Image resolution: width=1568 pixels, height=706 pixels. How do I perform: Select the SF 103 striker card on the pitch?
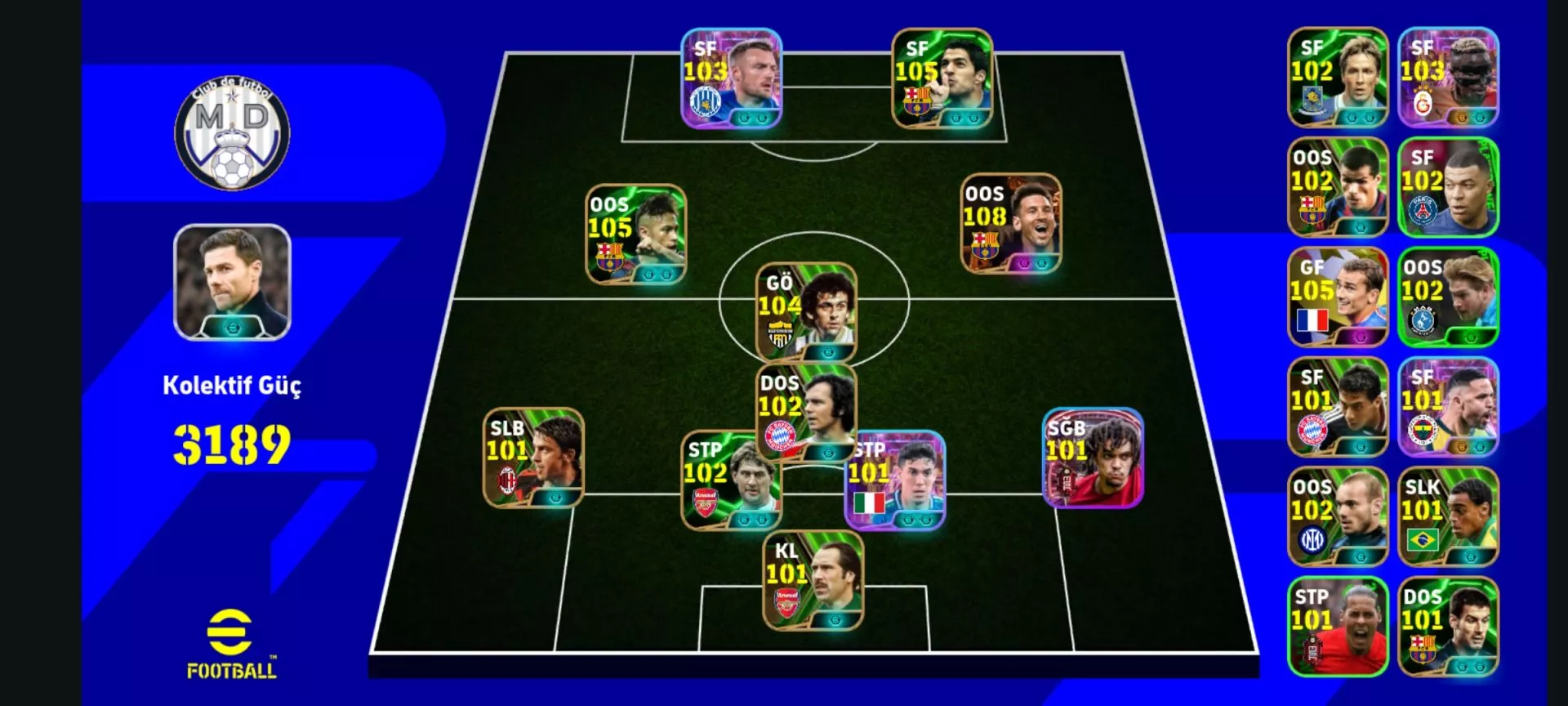[732, 79]
